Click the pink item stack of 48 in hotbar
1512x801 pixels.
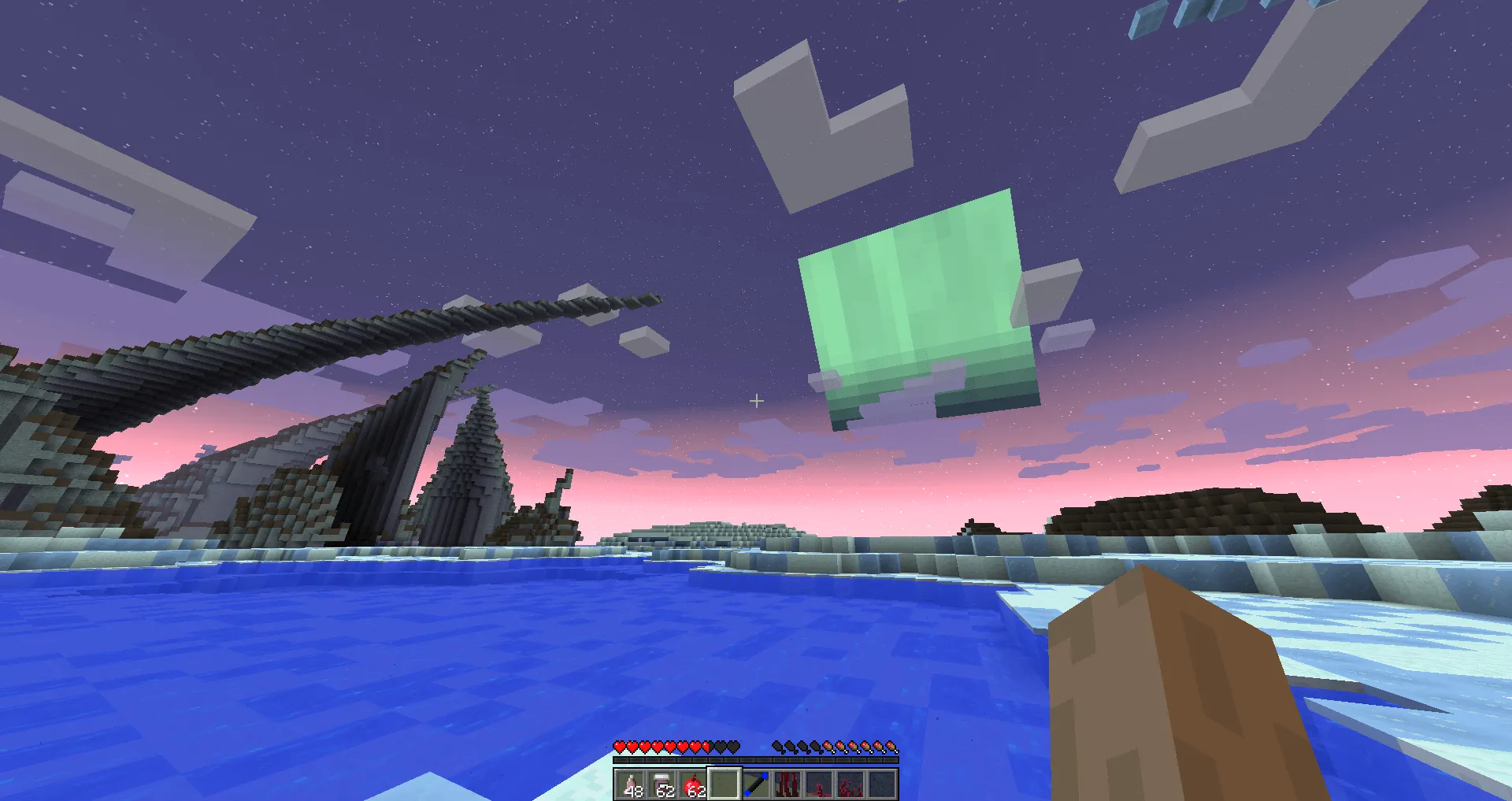click(630, 785)
